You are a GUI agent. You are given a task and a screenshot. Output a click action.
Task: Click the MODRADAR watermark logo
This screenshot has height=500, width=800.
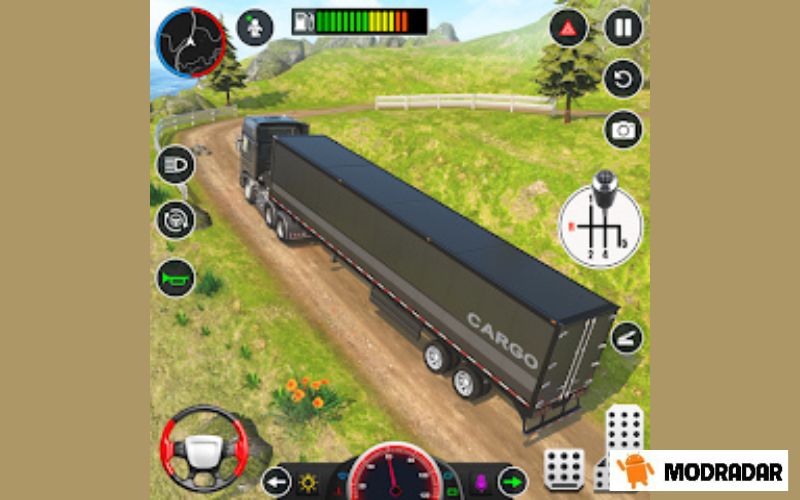click(x=698, y=470)
